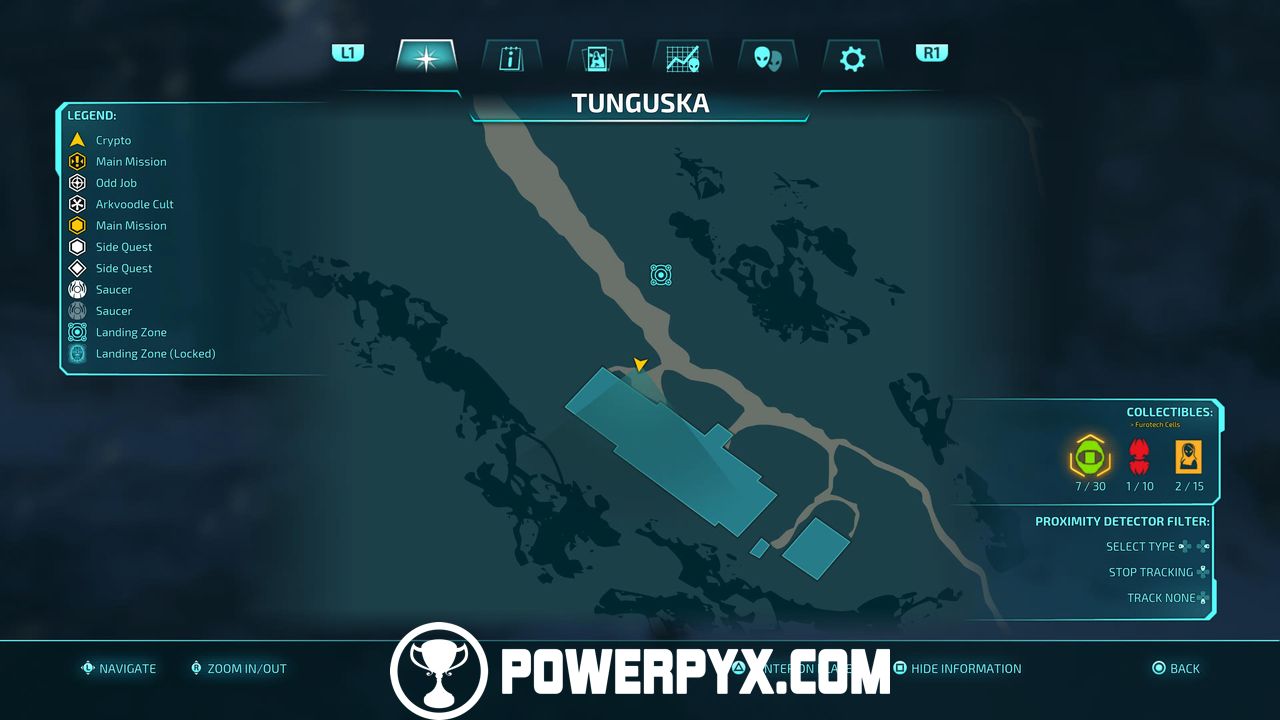Click Crypto's yellow arrow on the map
The height and width of the screenshot is (720, 1280).
pos(640,364)
